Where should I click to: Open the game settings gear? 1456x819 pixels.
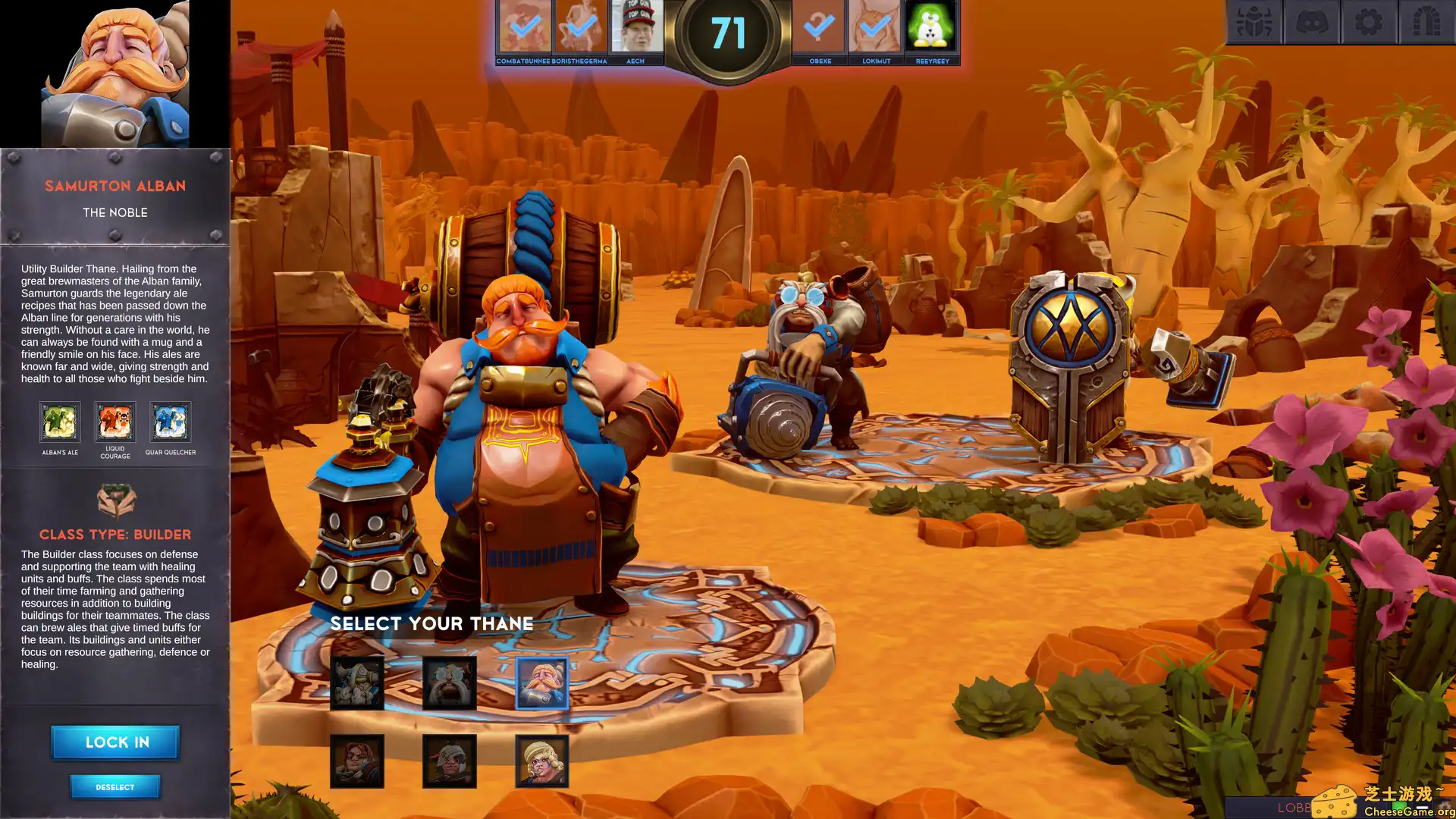click(x=1369, y=22)
